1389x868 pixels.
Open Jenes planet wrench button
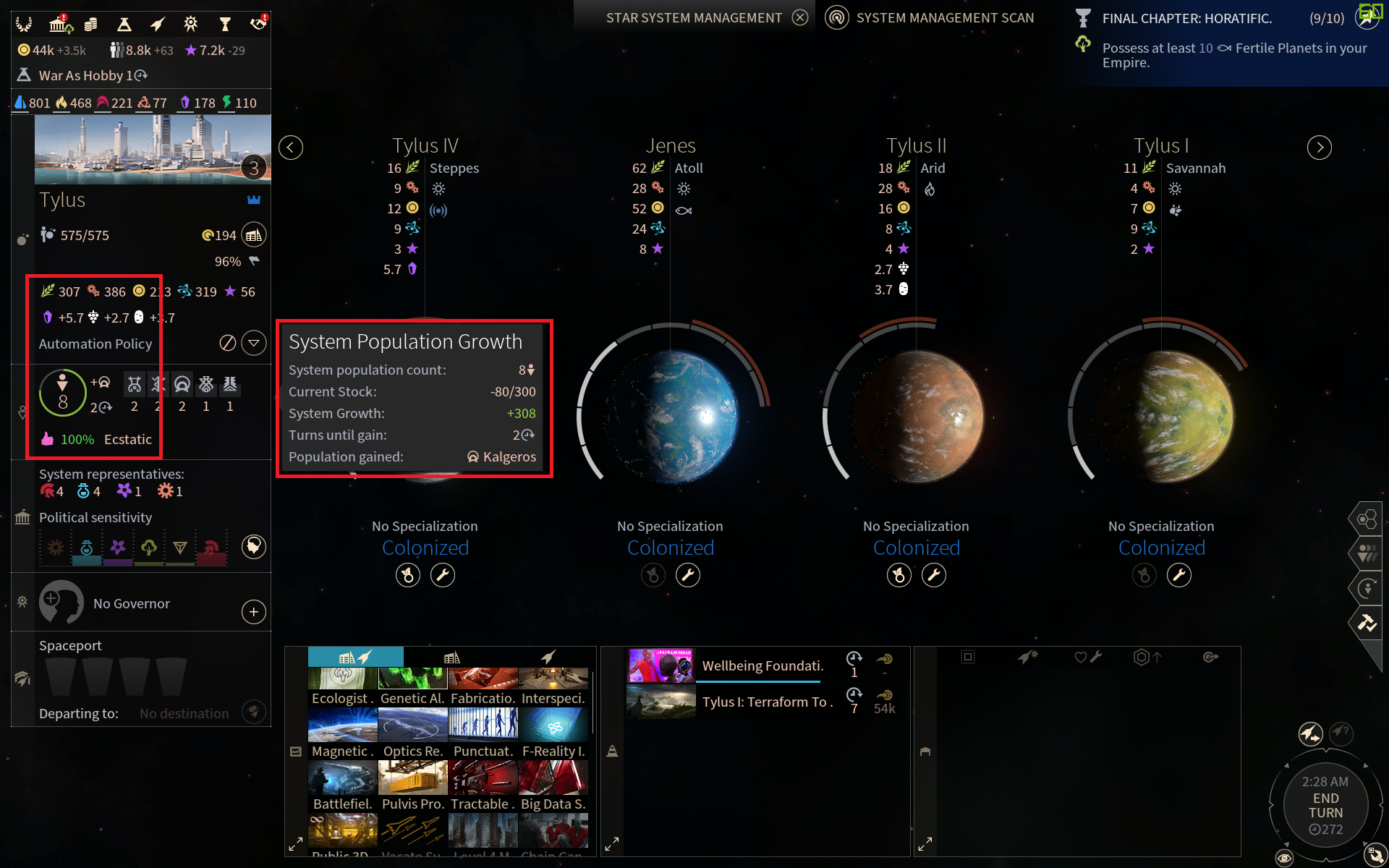click(688, 576)
